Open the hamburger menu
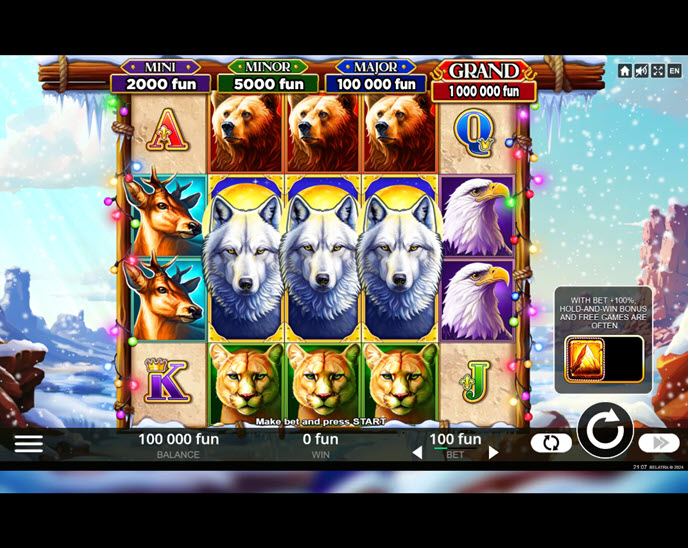 (28, 443)
